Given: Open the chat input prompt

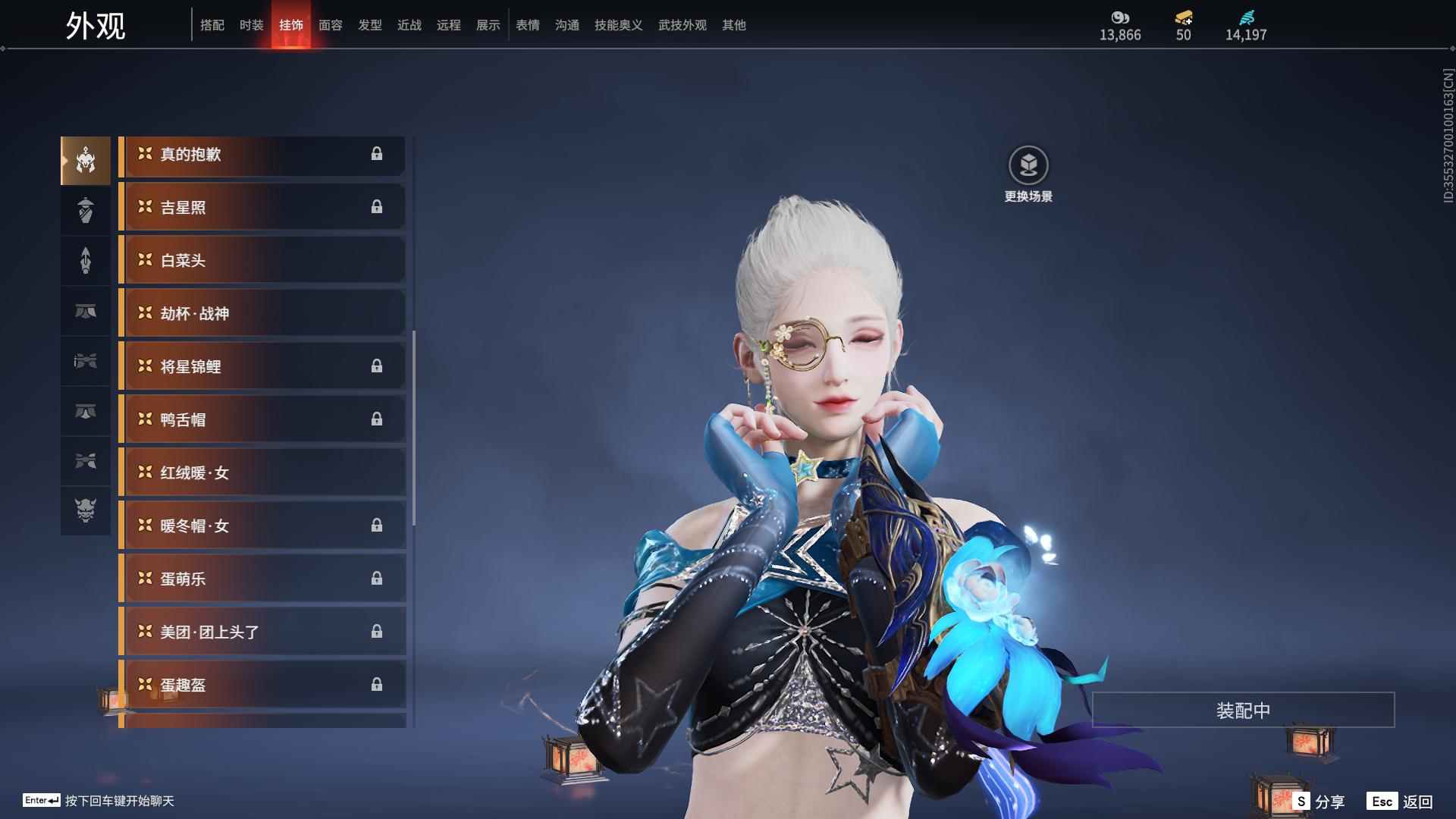Looking at the screenshot, I should (x=99, y=801).
